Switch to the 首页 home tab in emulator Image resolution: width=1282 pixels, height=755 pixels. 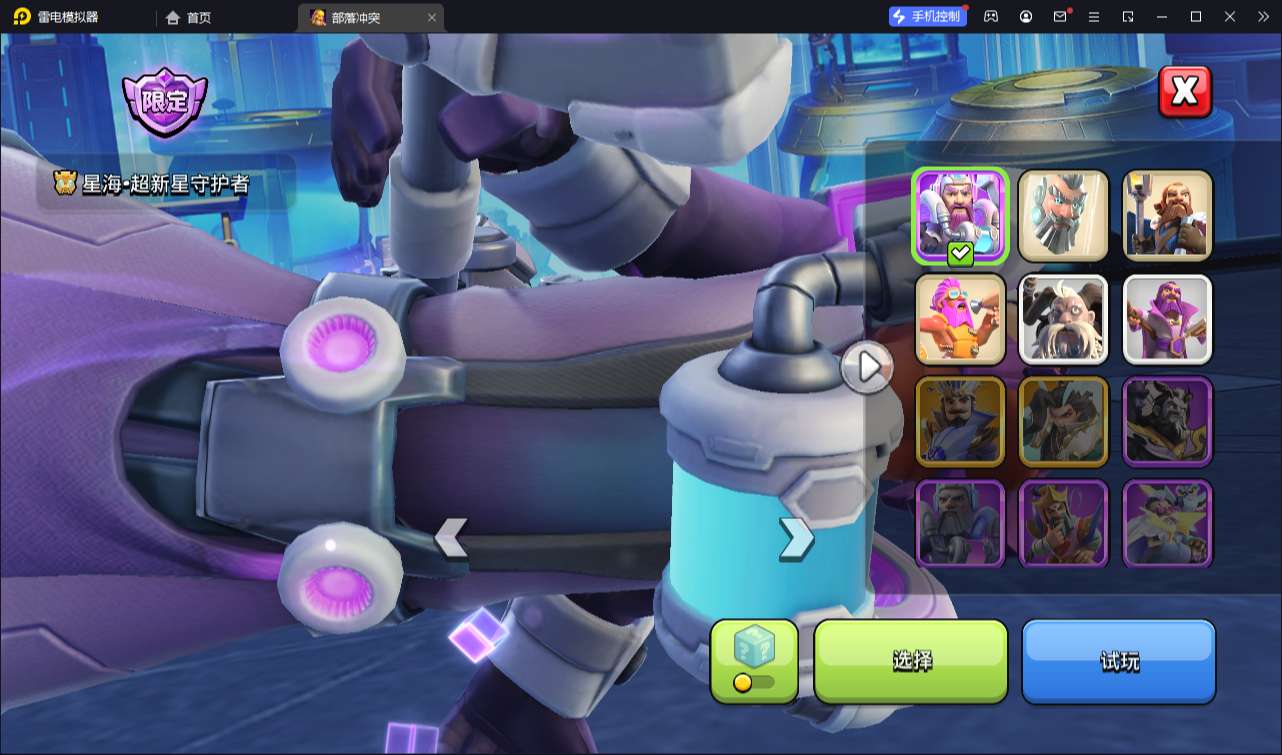(189, 17)
